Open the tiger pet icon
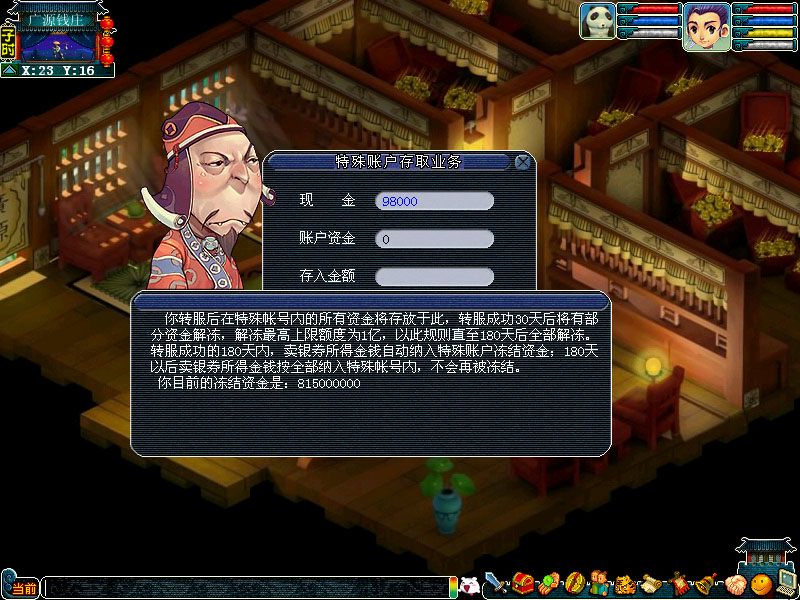The width and height of the screenshot is (800, 600). pos(624,584)
